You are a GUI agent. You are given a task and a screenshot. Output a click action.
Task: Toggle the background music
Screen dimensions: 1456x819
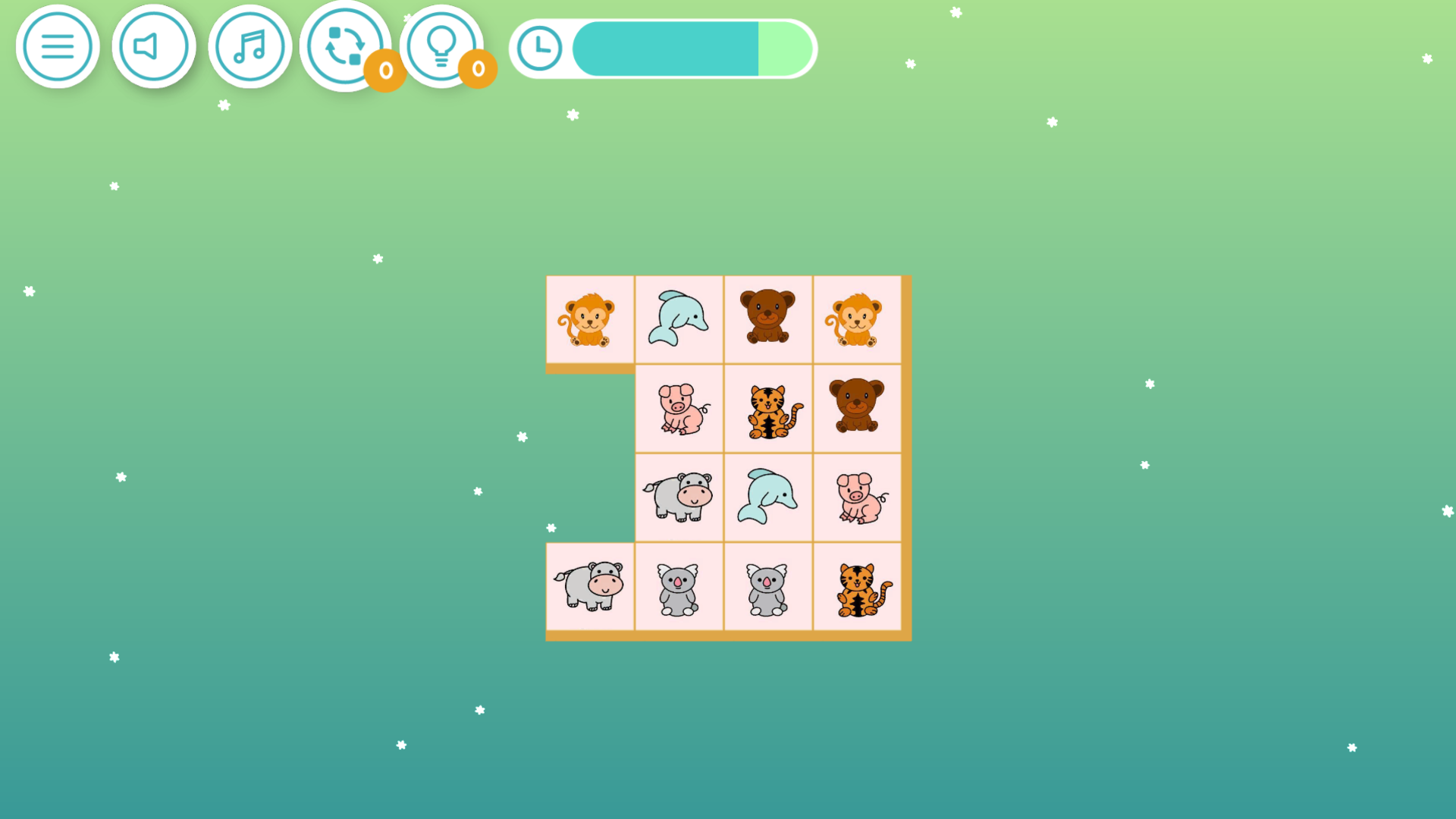(x=250, y=46)
